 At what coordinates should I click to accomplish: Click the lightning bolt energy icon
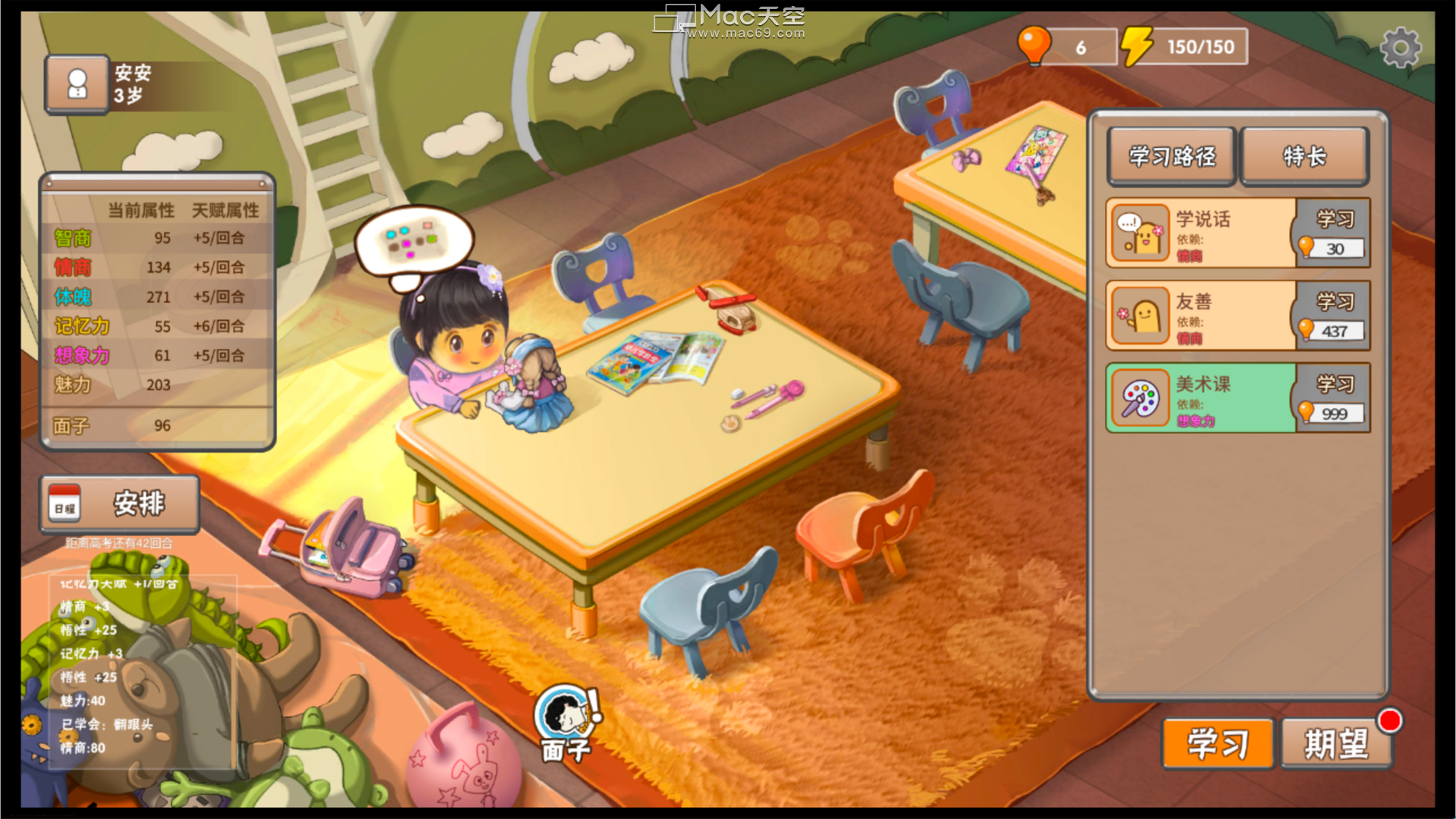tap(1136, 46)
